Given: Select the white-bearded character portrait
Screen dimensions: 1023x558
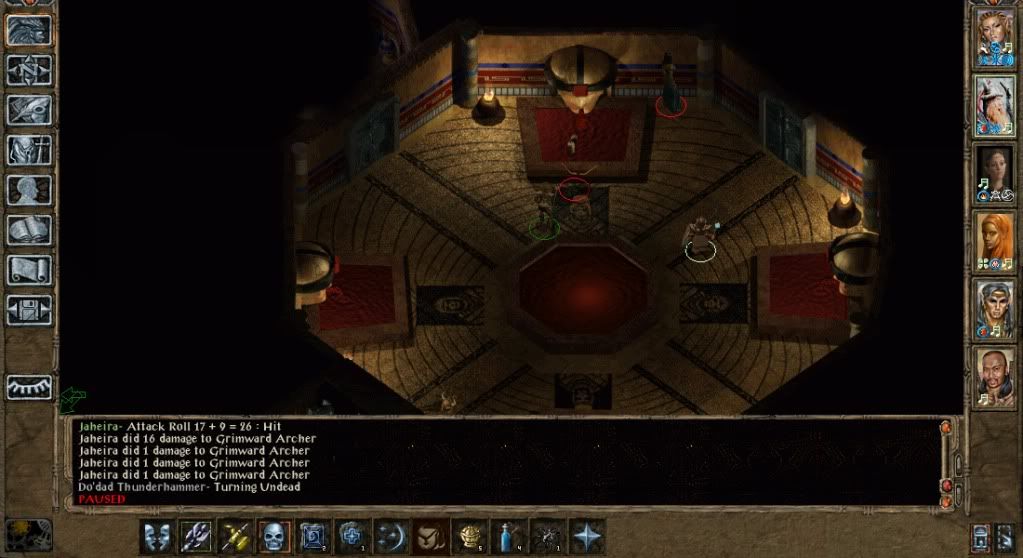Looking at the screenshot, I should click(x=995, y=105).
